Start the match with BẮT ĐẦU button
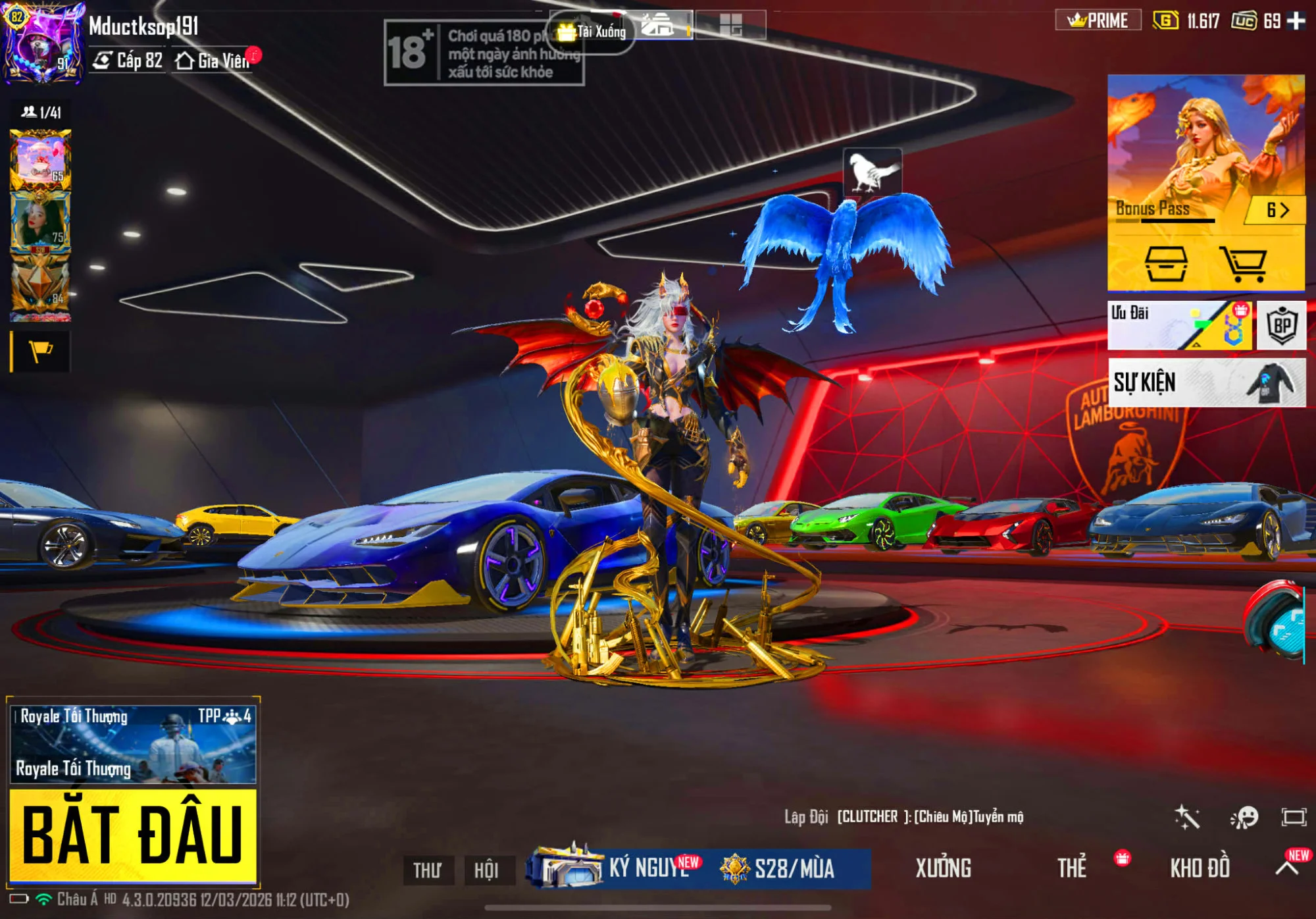 click(132, 835)
